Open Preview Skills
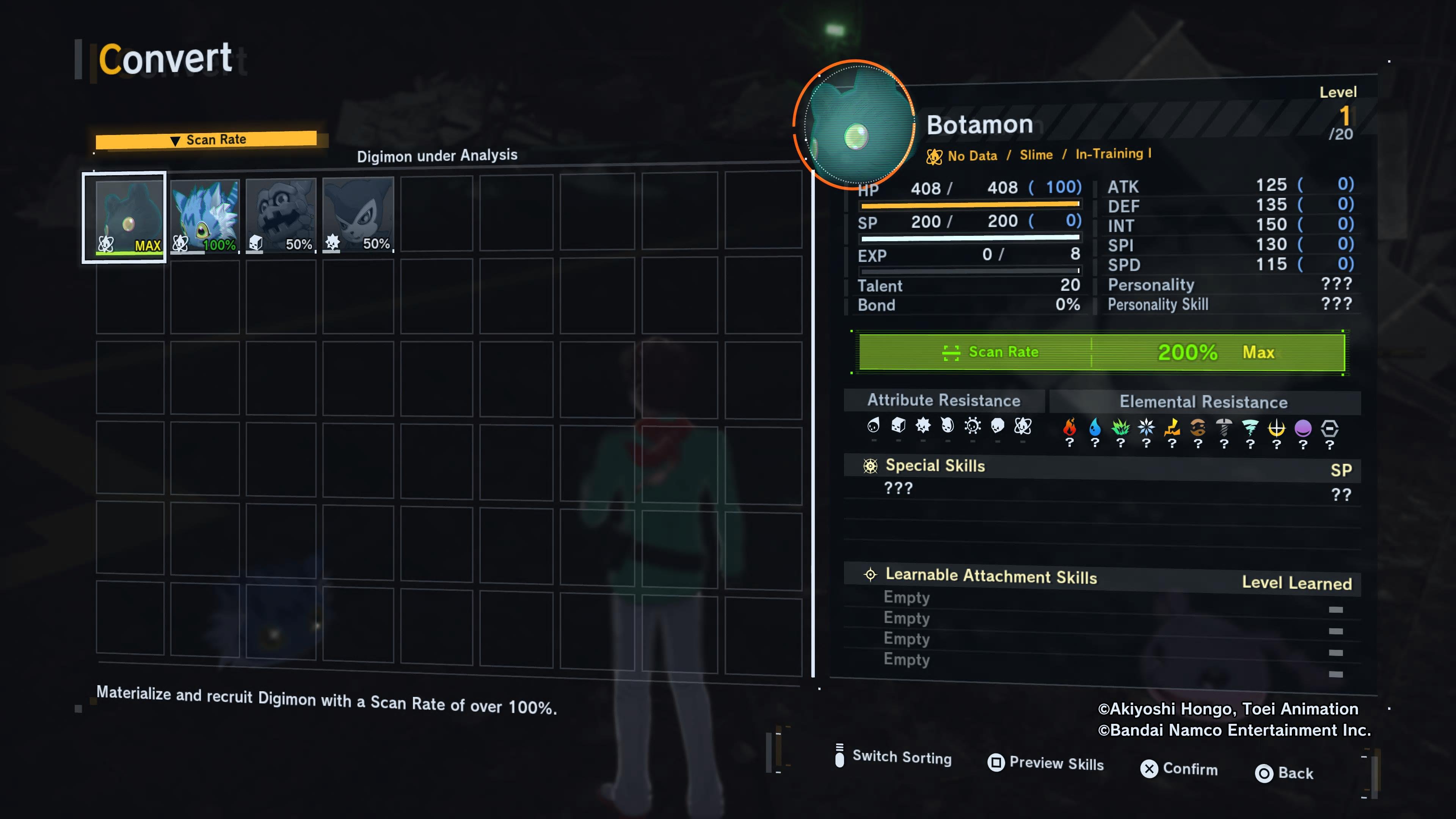Viewport: 1456px width, 819px height. pyautogui.click(x=1046, y=763)
